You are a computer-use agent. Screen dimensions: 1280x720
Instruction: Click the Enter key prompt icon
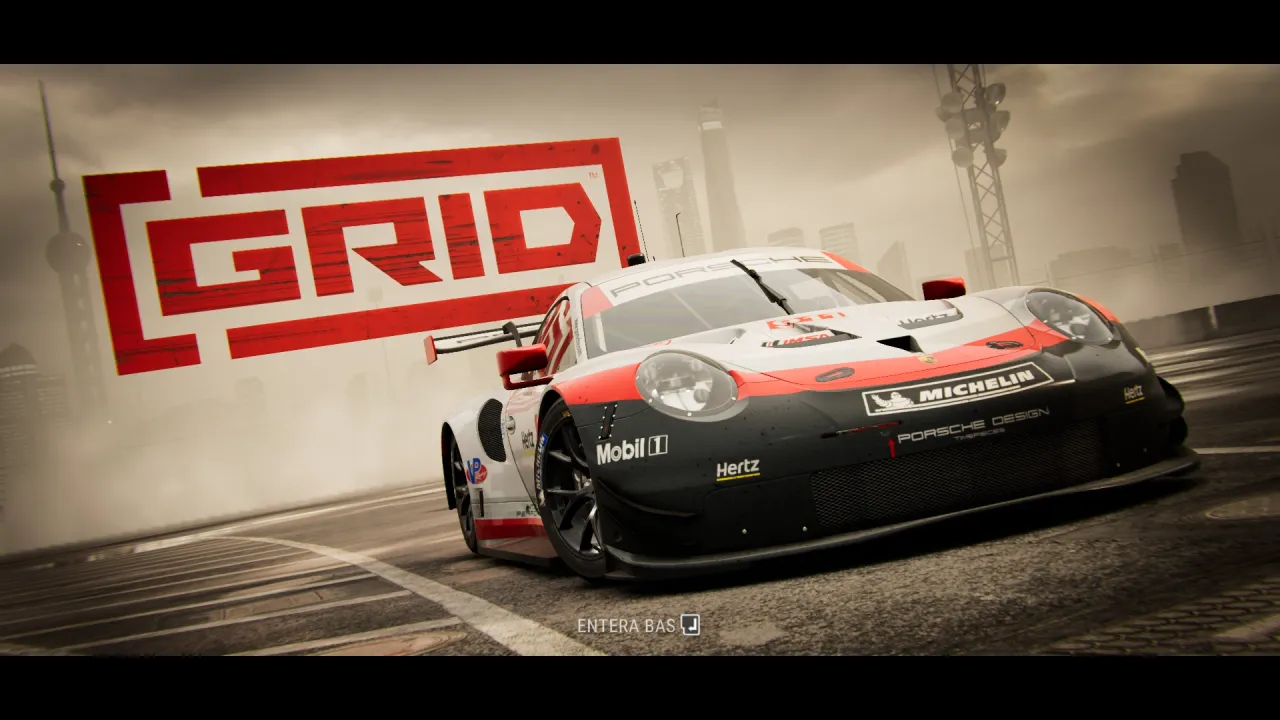point(692,625)
